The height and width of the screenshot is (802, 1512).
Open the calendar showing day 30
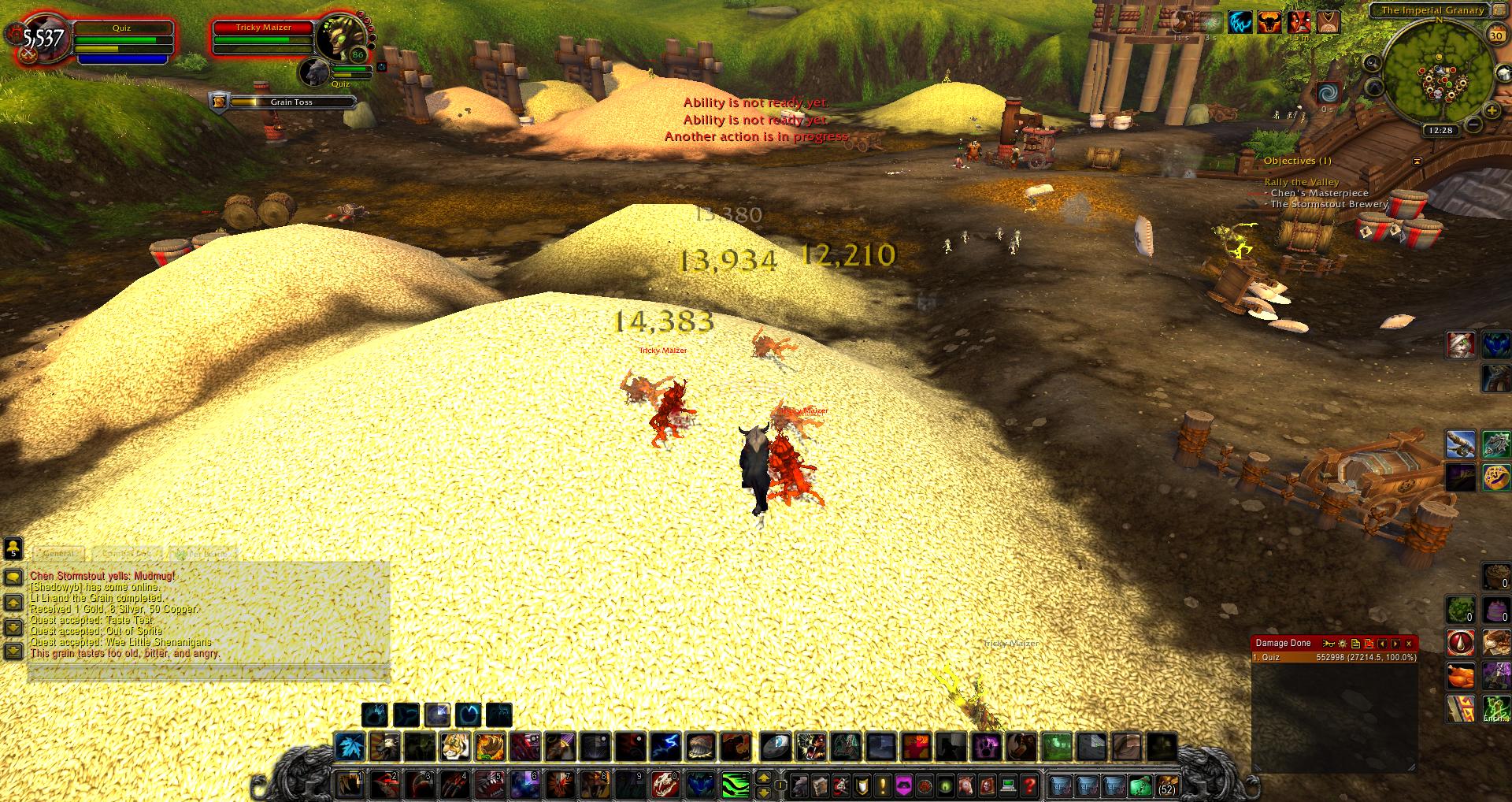coord(1495,35)
